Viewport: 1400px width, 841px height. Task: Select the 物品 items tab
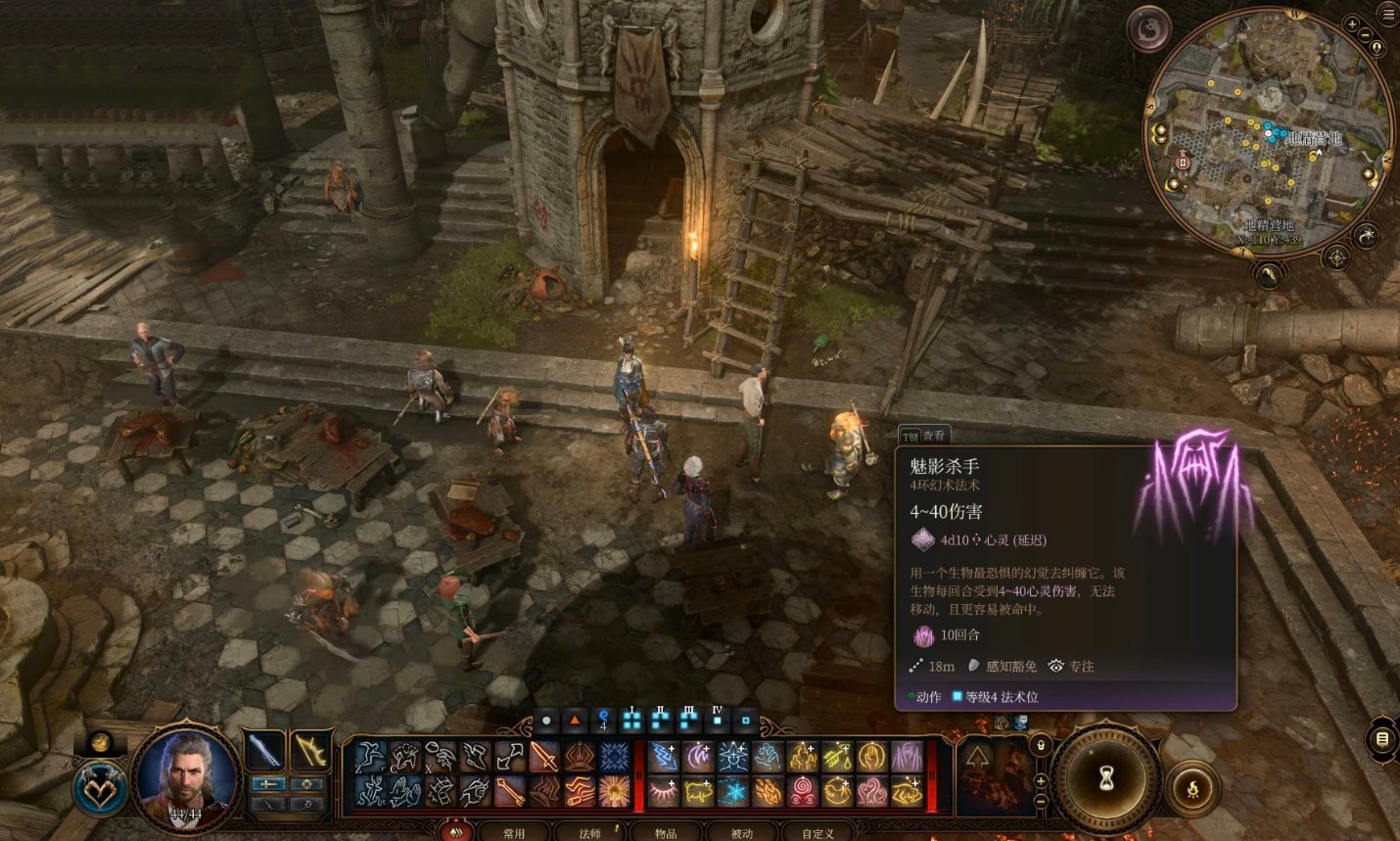[x=666, y=833]
